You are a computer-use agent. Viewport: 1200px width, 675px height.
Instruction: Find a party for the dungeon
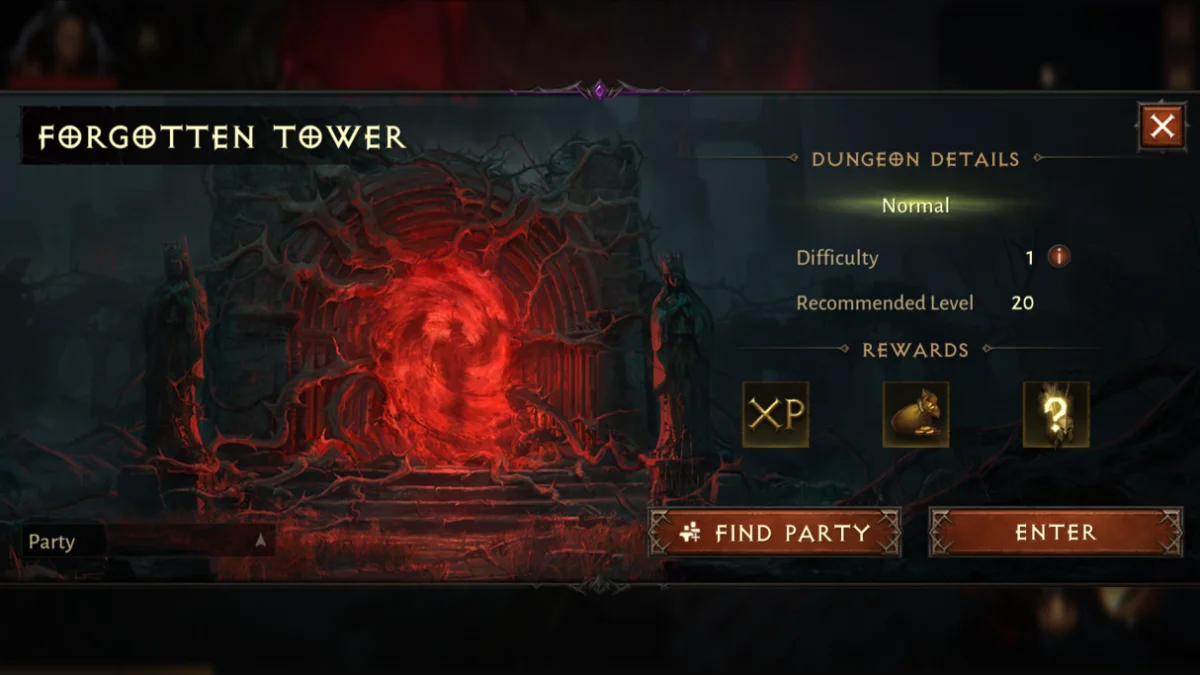click(775, 533)
